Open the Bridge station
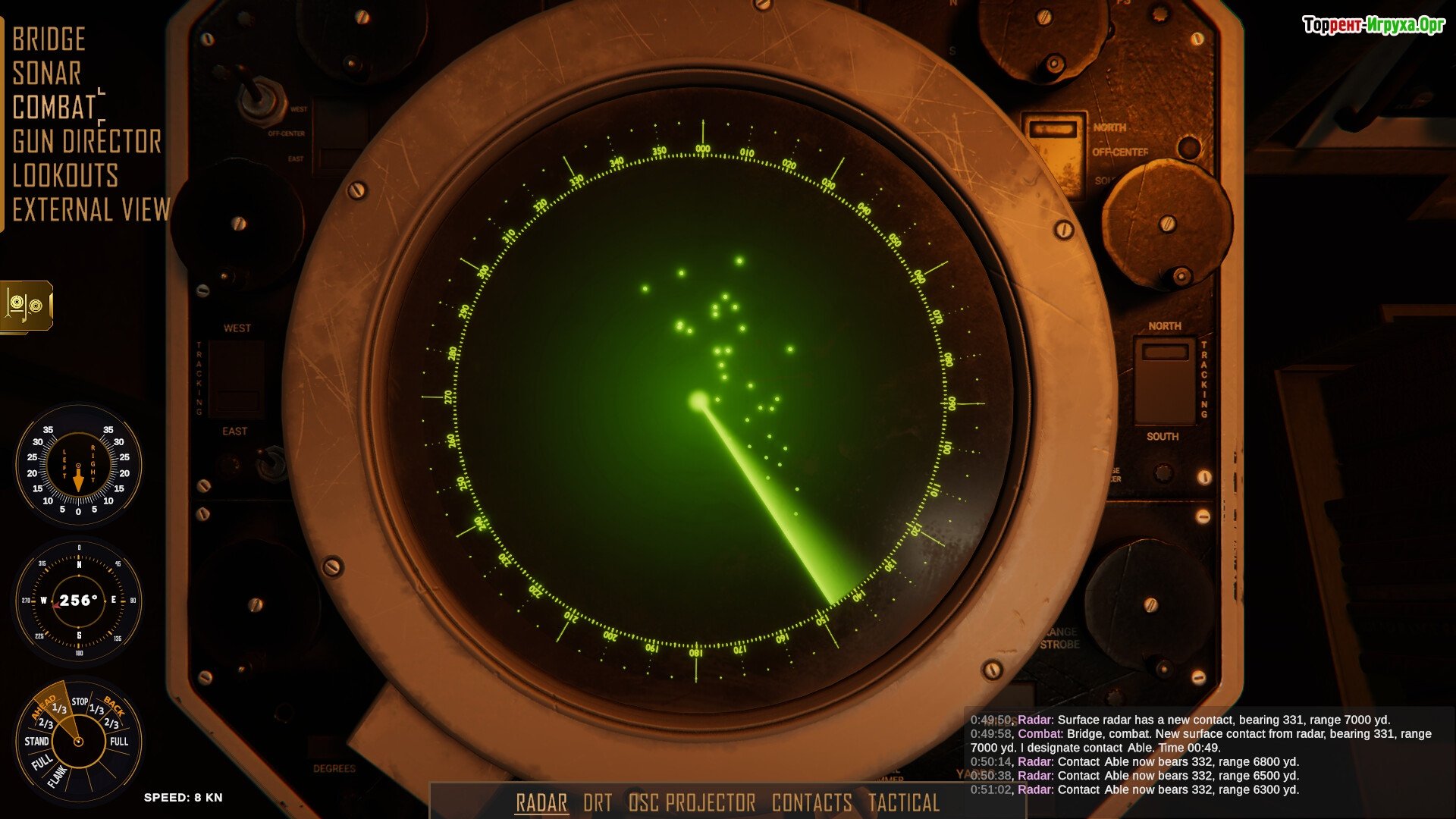1456x819 pixels. pos(49,39)
